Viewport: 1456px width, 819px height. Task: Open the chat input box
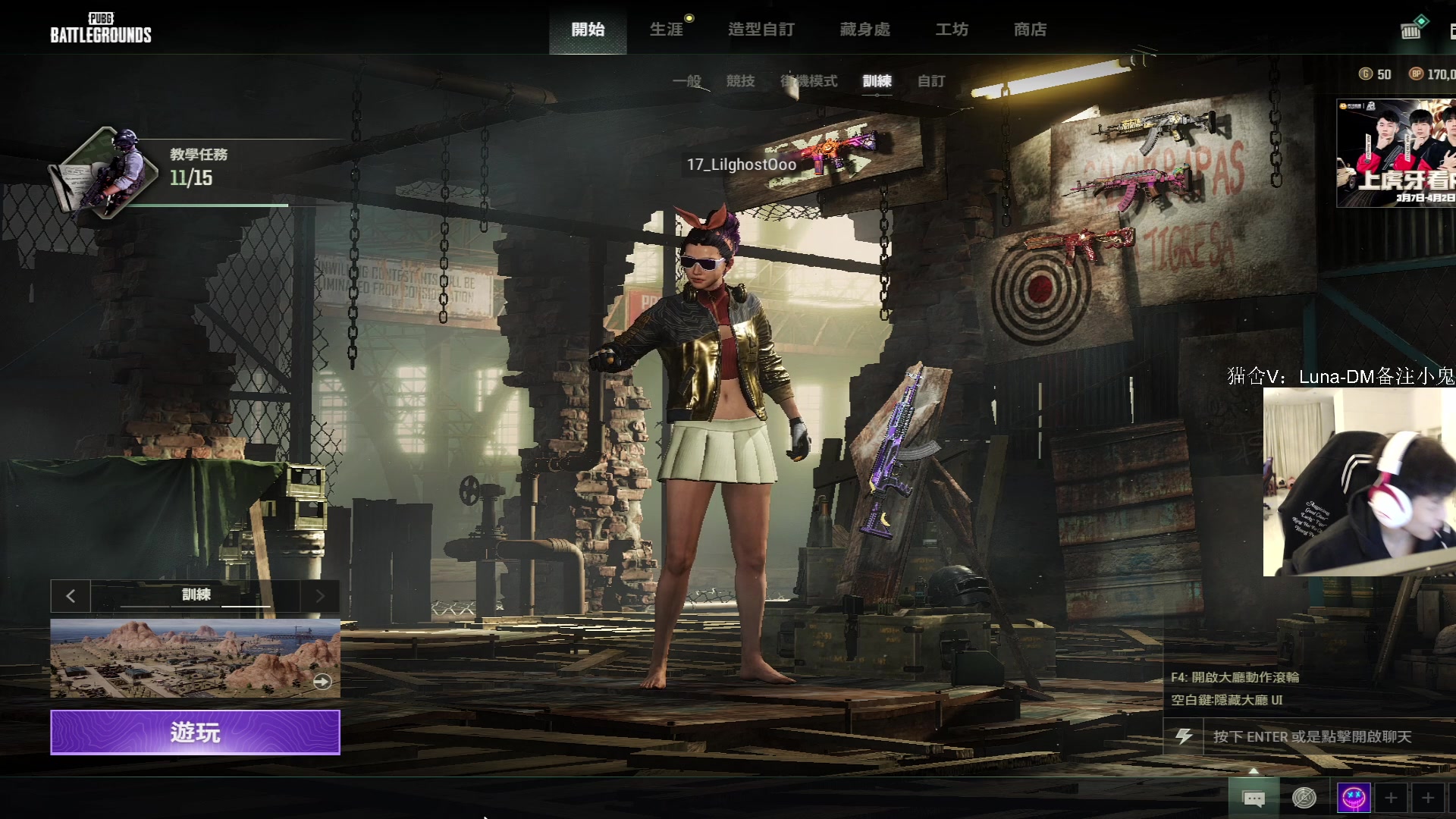pyautogui.click(x=1312, y=736)
